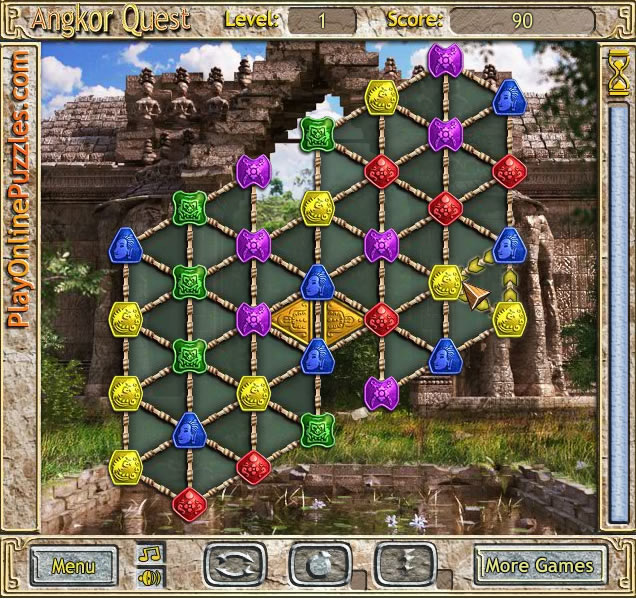Open the Menu
The width and height of the screenshot is (636, 600).
[73, 565]
